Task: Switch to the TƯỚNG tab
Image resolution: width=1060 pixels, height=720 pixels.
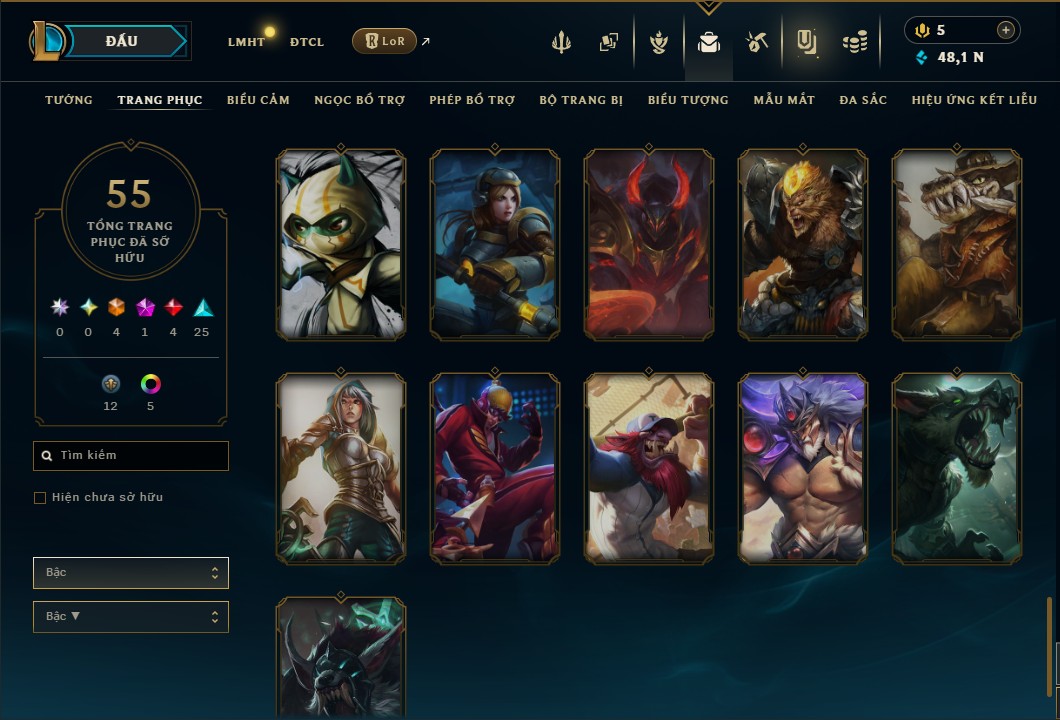Action: (x=69, y=100)
